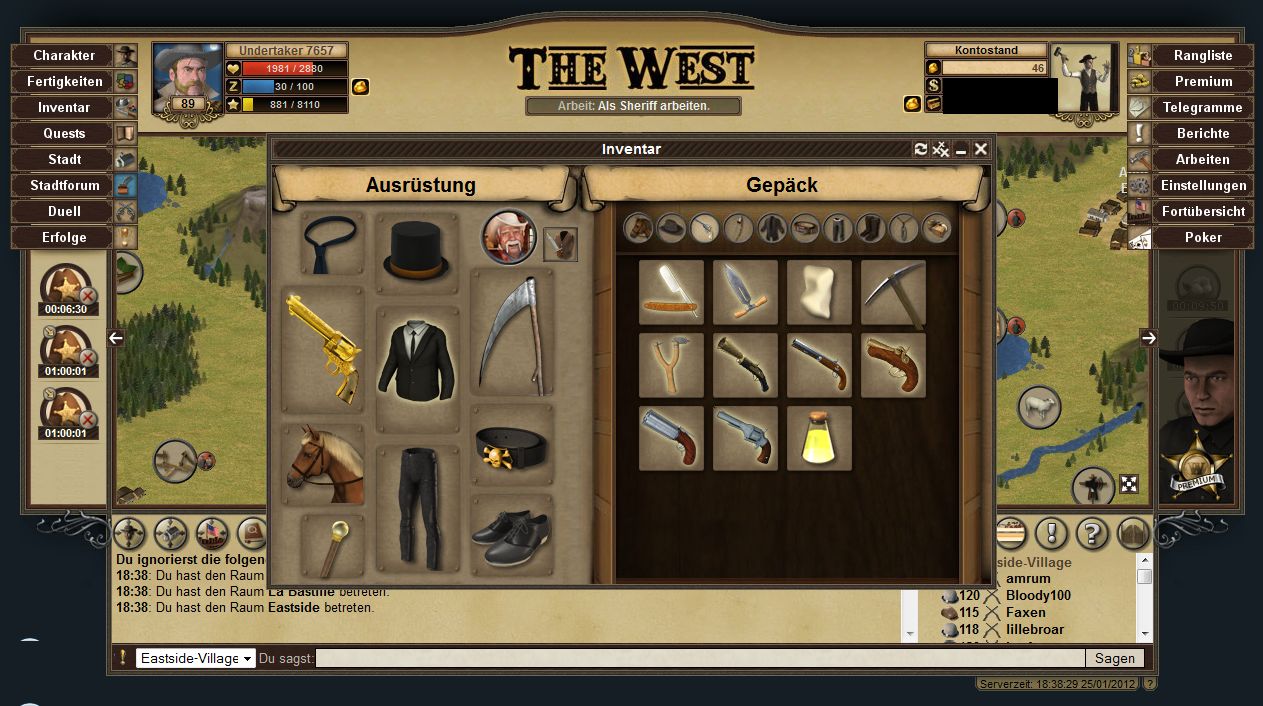Image resolution: width=1263 pixels, height=706 pixels.
Task: Select the pickaxe in the Gepäck
Action: coord(893,292)
